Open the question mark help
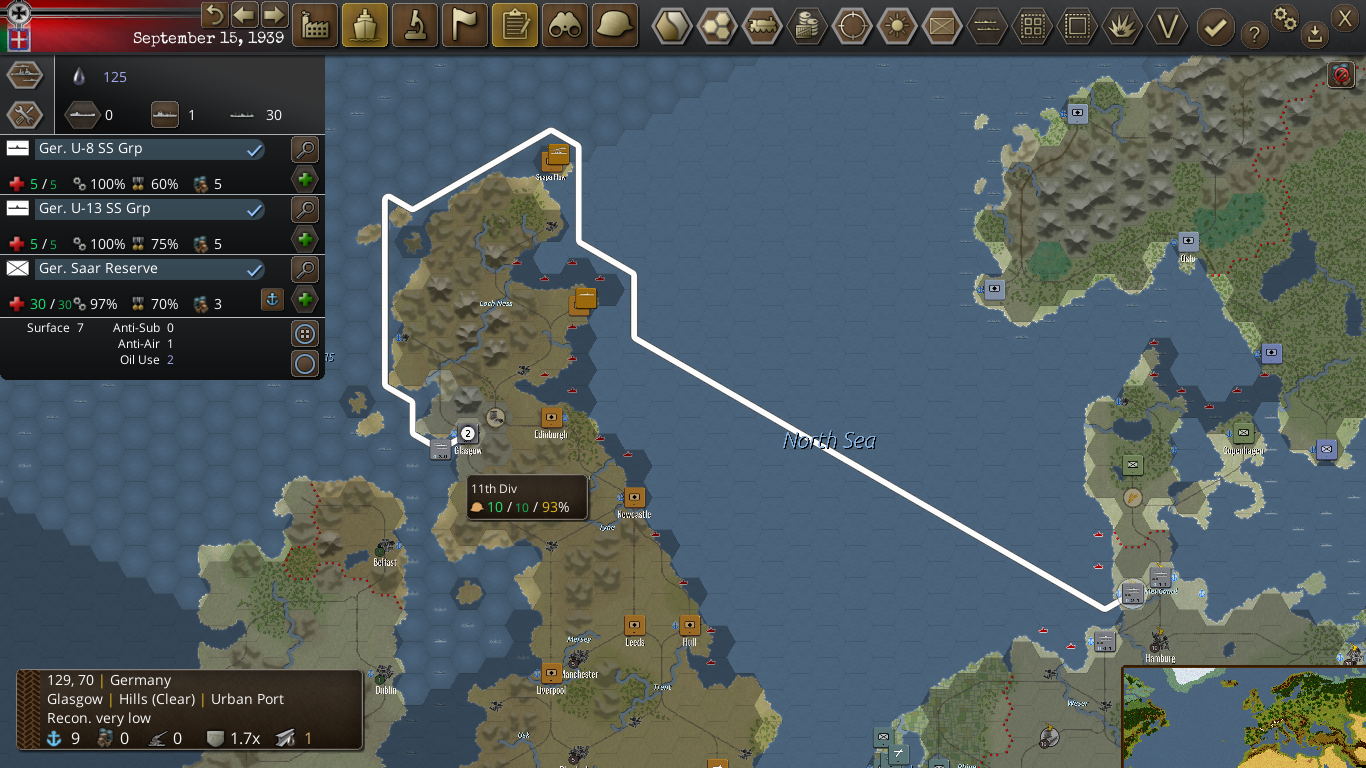This screenshot has height=768, width=1366. 1254,35
